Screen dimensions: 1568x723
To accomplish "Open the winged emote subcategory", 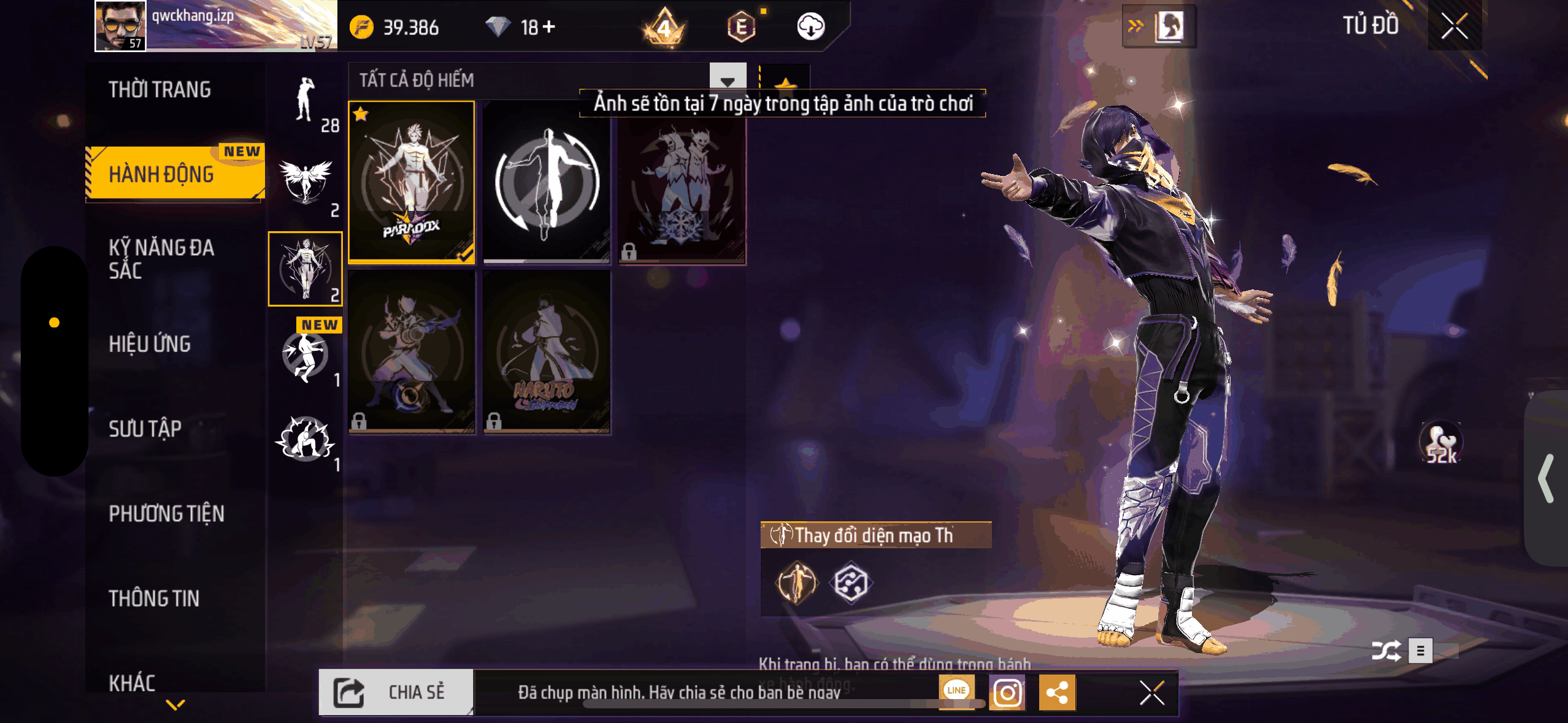I will [x=306, y=183].
